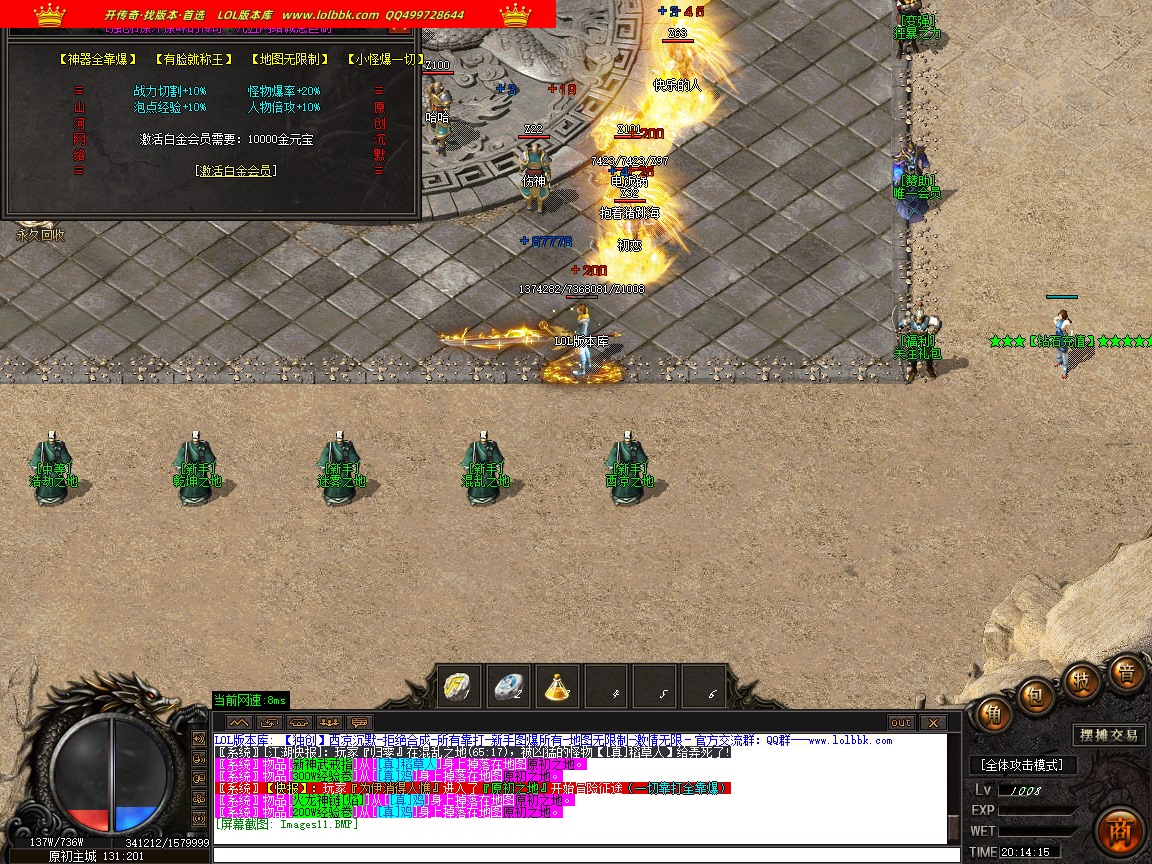
Task: Activate the 激活白金会员 platinum membership link
Action: point(236,171)
